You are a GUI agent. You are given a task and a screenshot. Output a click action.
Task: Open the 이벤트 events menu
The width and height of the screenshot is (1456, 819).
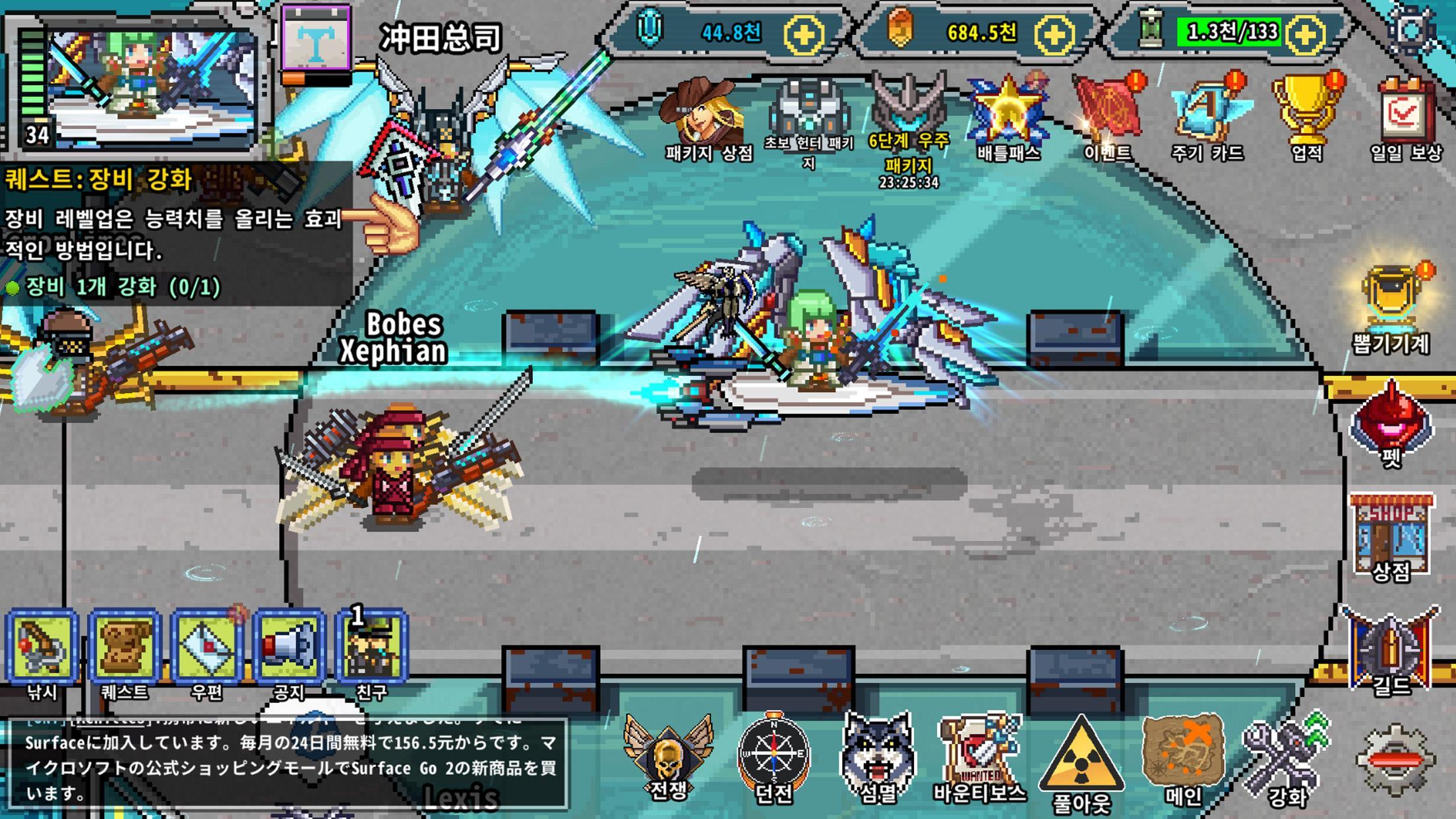pos(1108,106)
